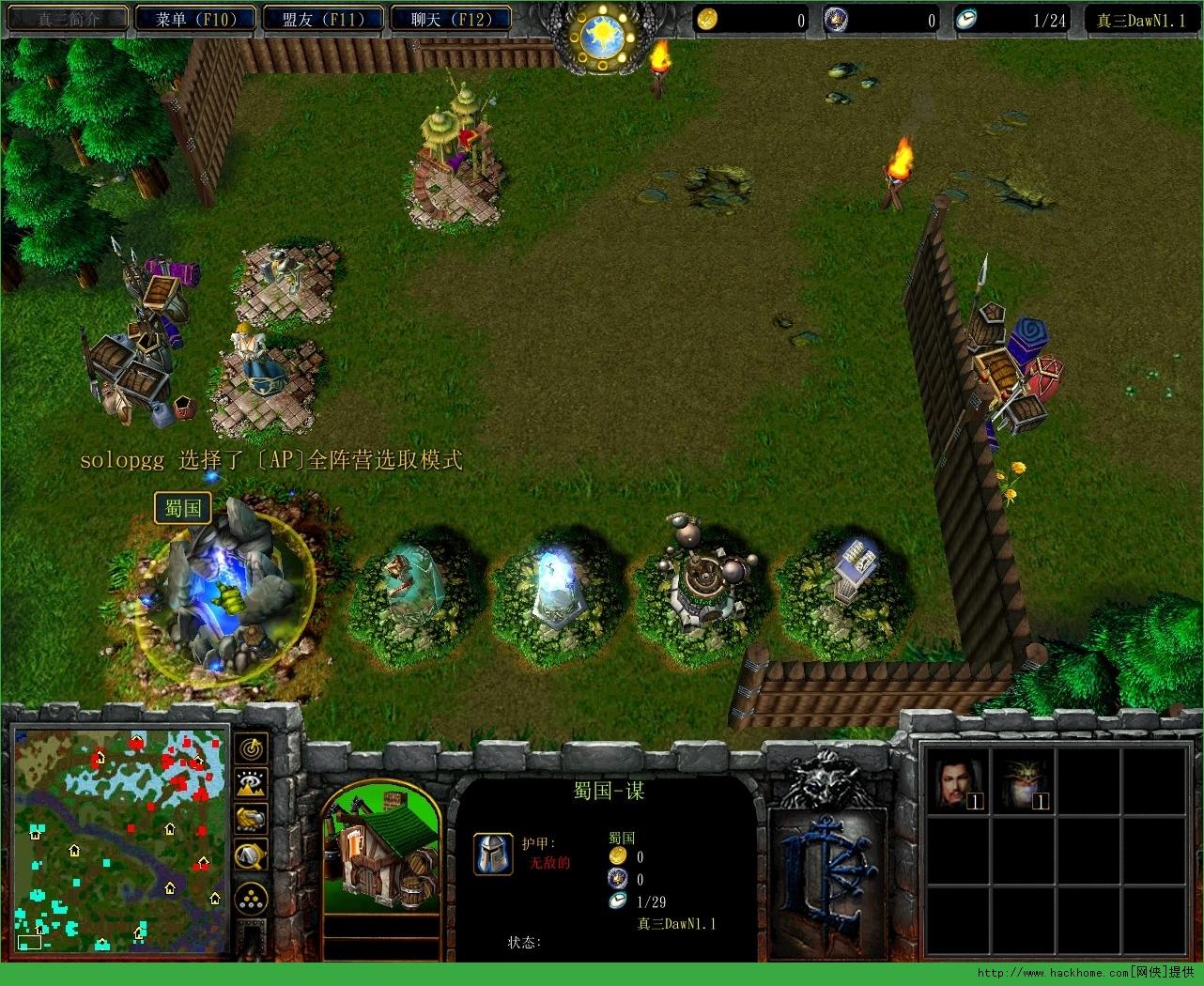The image size is (1204, 986).
Task: Click the 真三简介 button at top left
Action: (x=67, y=16)
